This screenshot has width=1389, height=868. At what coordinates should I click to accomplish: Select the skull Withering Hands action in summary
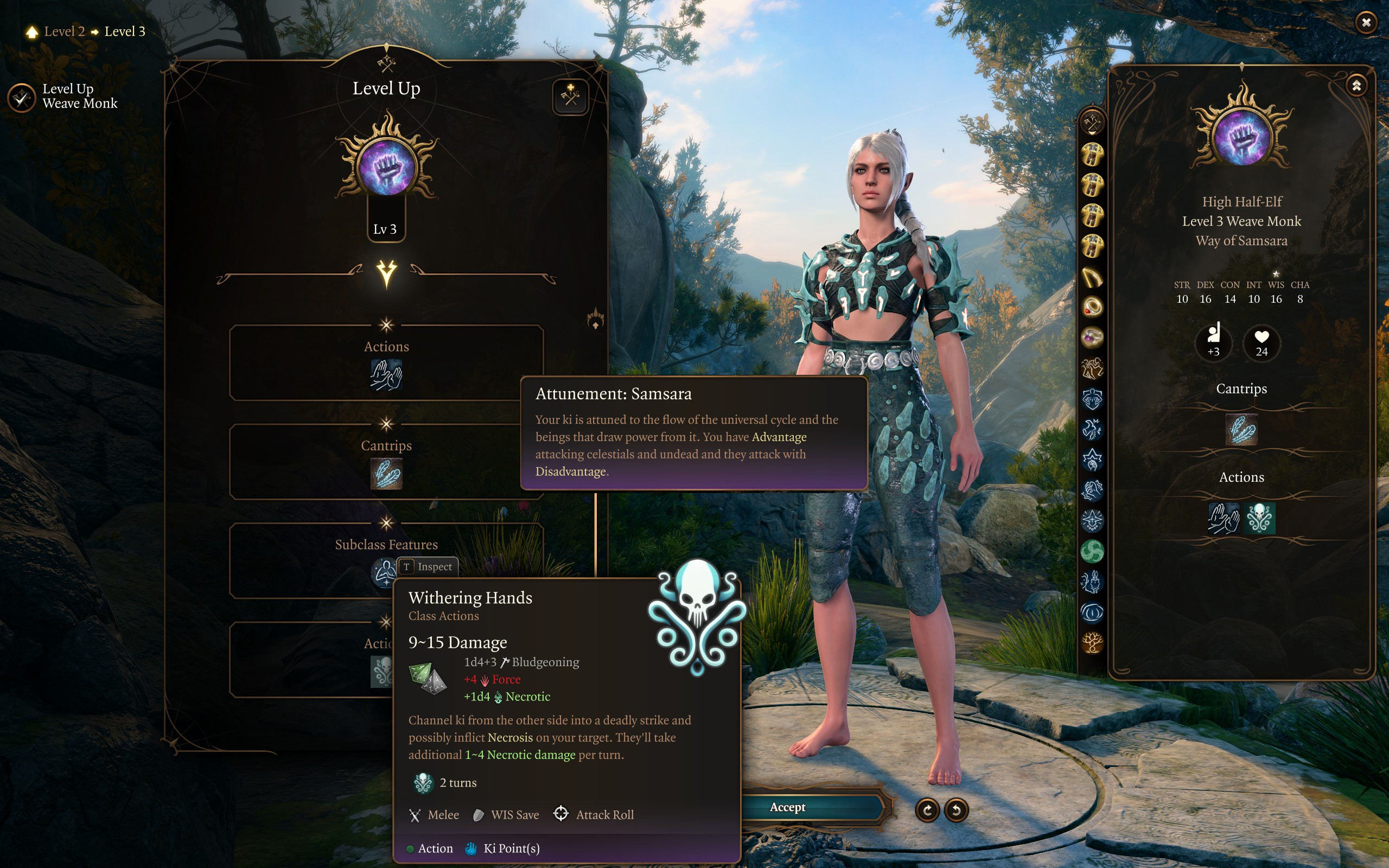click(1259, 519)
